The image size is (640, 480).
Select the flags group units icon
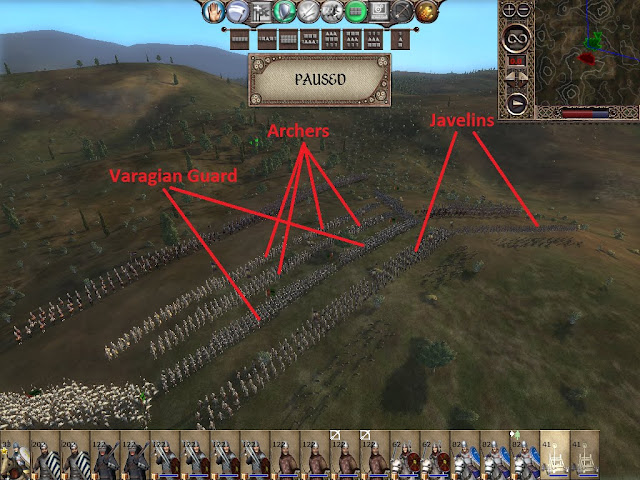tap(262, 12)
